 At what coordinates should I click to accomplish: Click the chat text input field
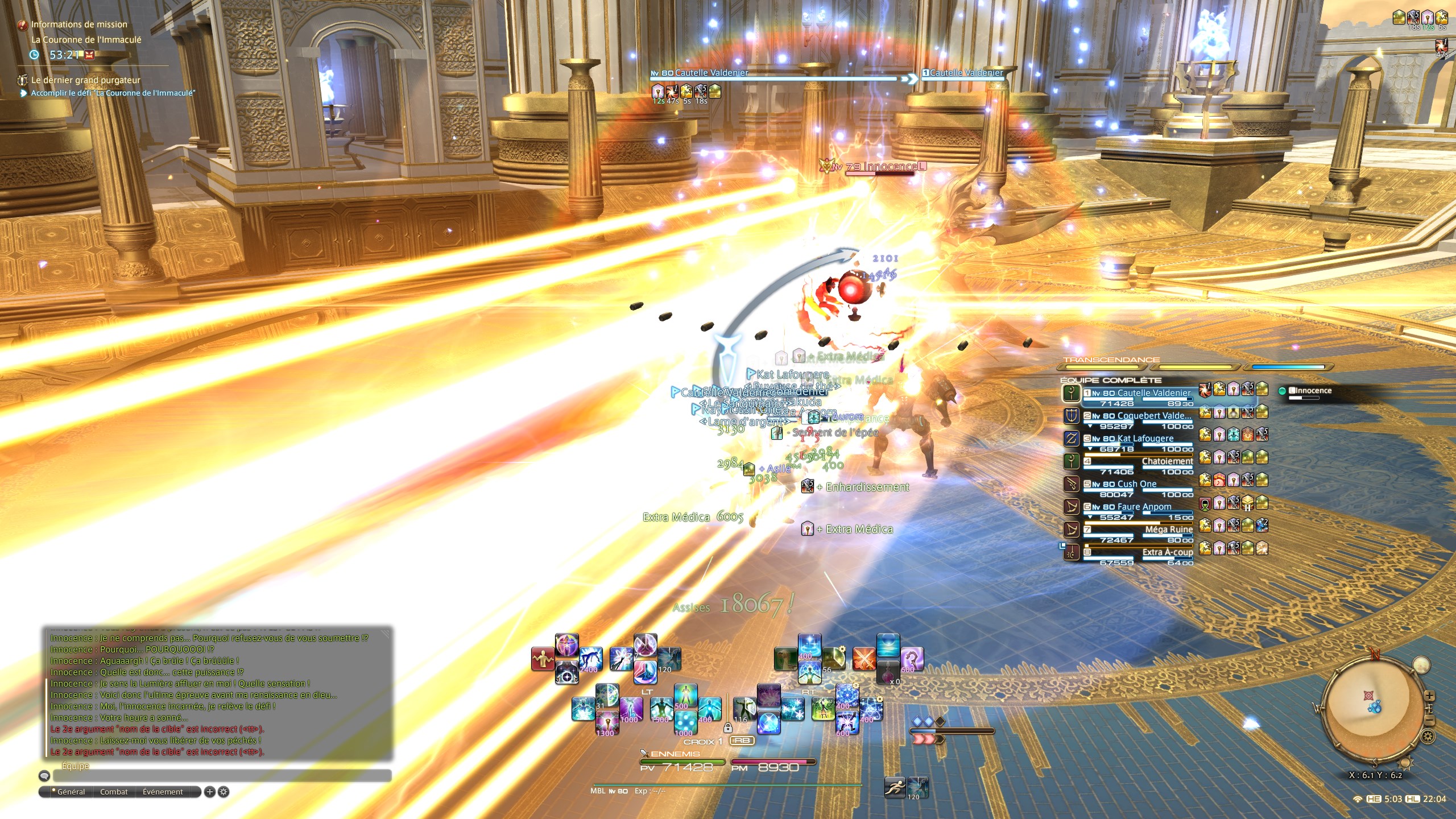point(222,775)
